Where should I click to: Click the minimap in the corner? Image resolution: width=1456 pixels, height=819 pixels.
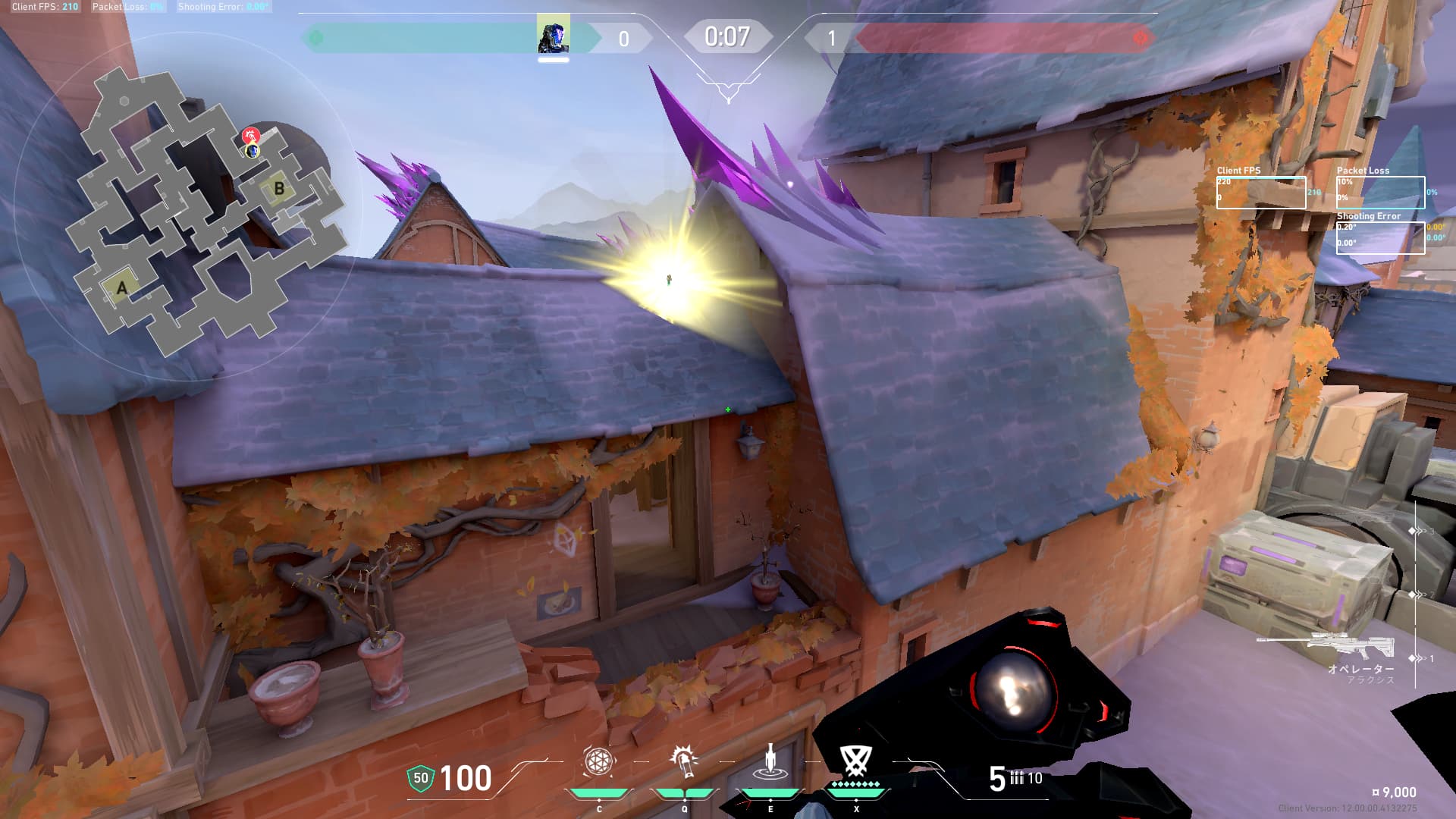[206, 211]
